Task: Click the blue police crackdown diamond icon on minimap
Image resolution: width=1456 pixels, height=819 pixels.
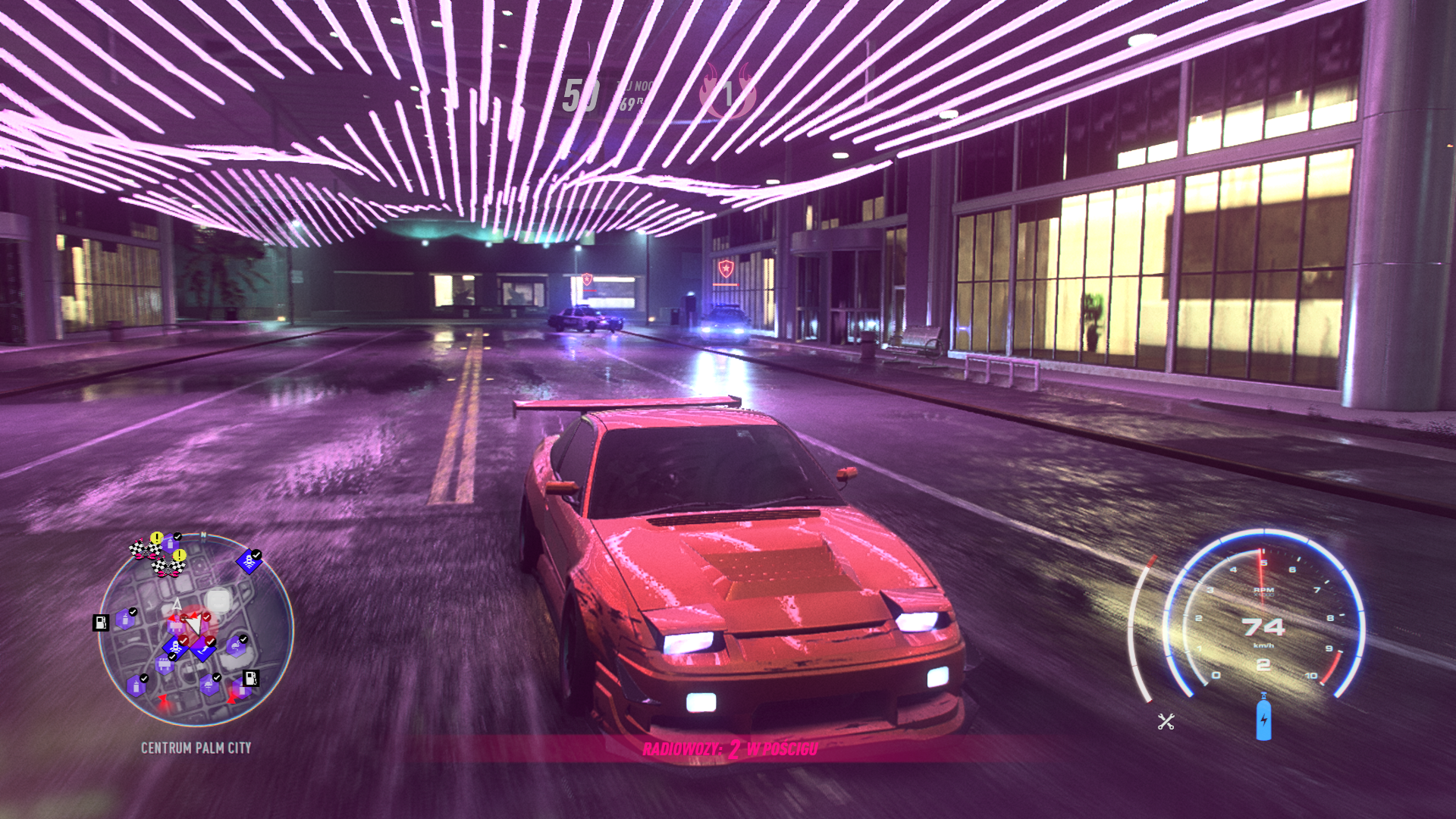Action: point(251,560)
